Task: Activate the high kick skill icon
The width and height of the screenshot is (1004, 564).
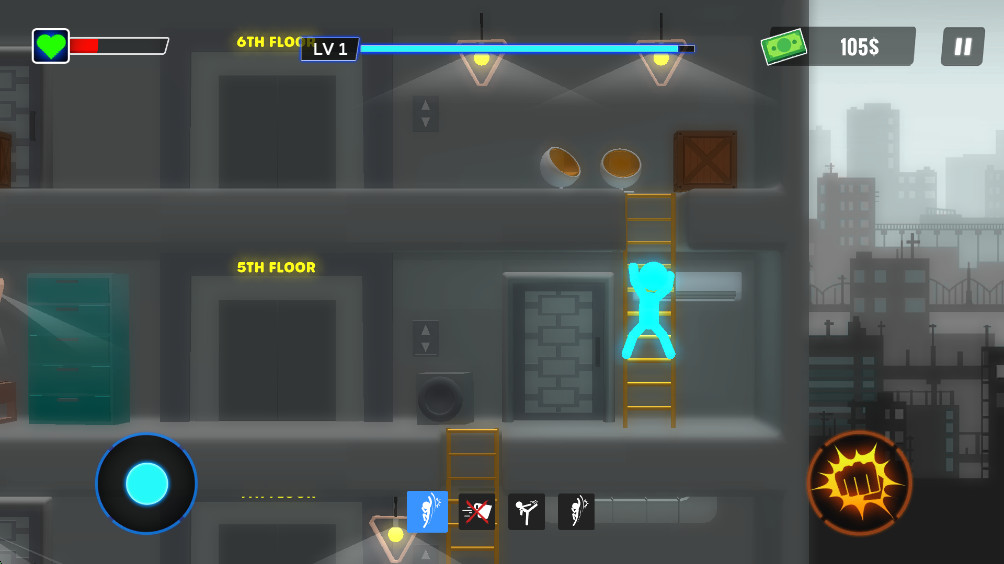Action: pos(526,512)
